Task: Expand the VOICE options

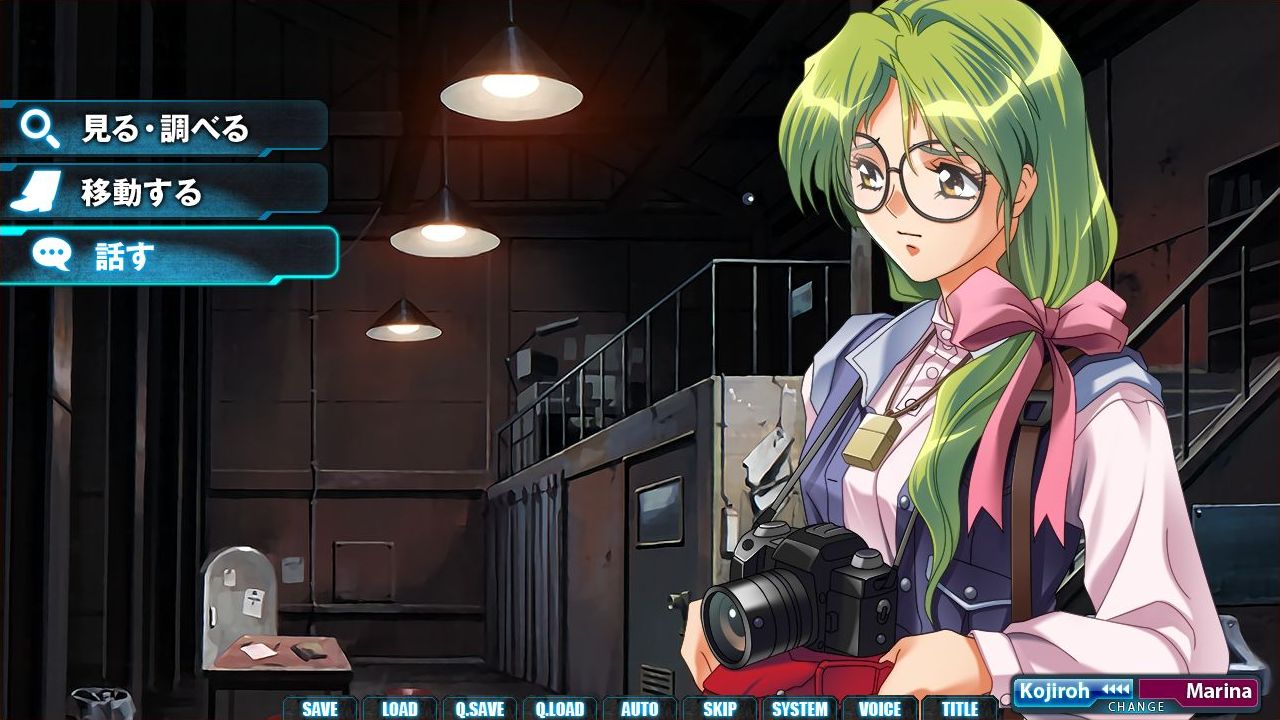Action: pyautogui.click(x=880, y=707)
